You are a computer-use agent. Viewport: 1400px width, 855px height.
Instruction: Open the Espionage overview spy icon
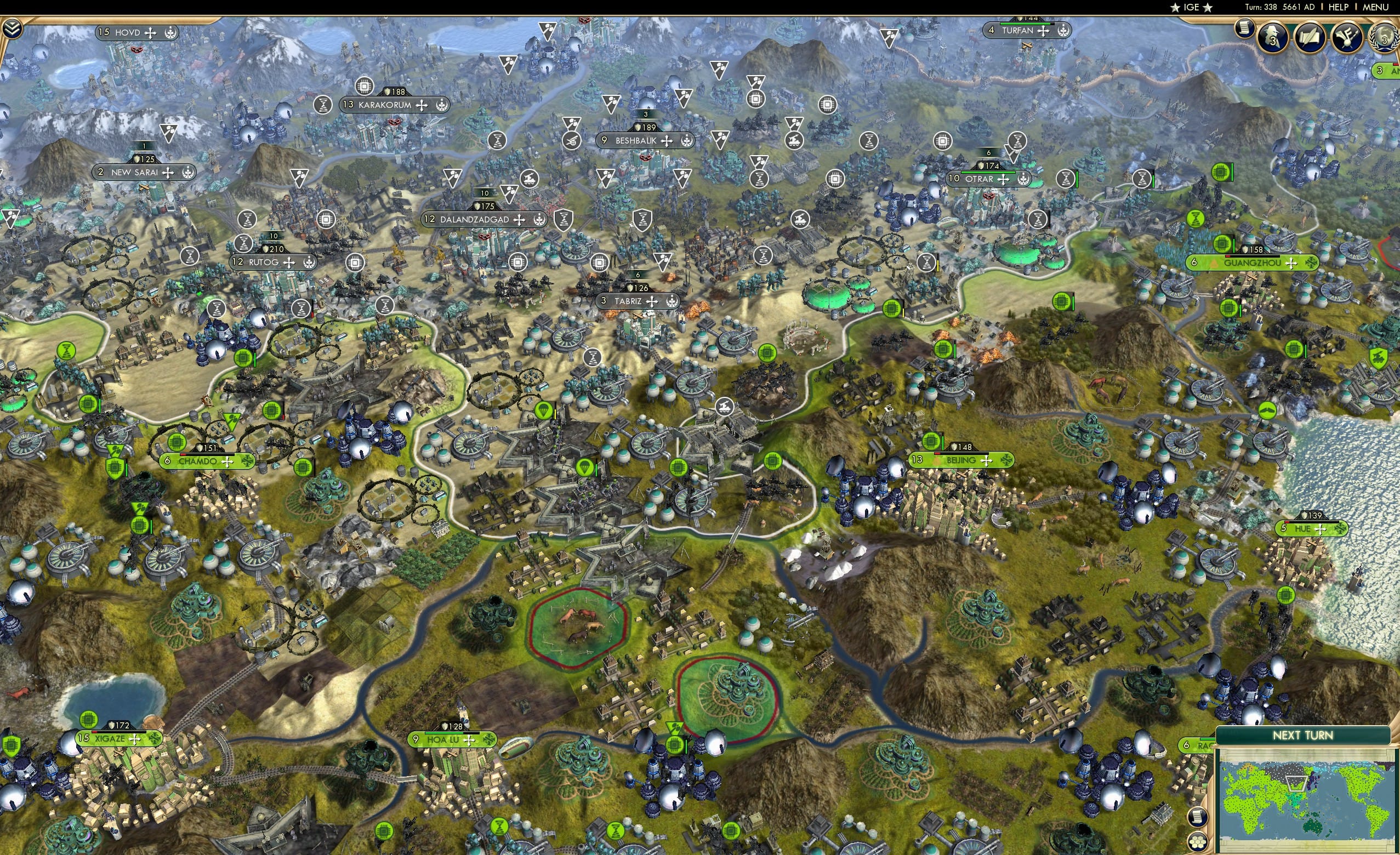(x=1272, y=37)
